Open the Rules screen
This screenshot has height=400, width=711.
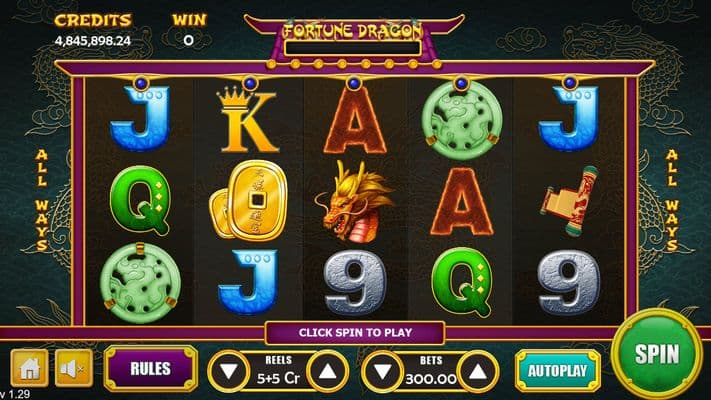pyautogui.click(x=150, y=368)
